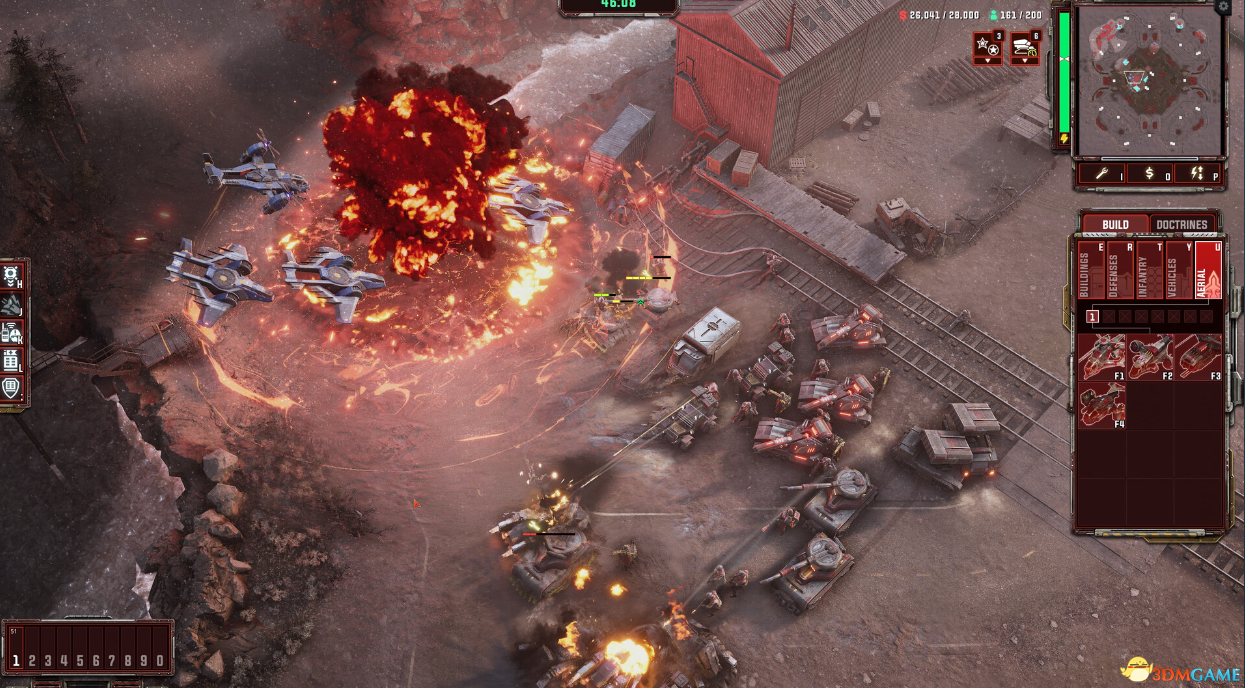Click the lightning power toggle button
This screenshot has width=1245, height=688.
coord(1196,174)
